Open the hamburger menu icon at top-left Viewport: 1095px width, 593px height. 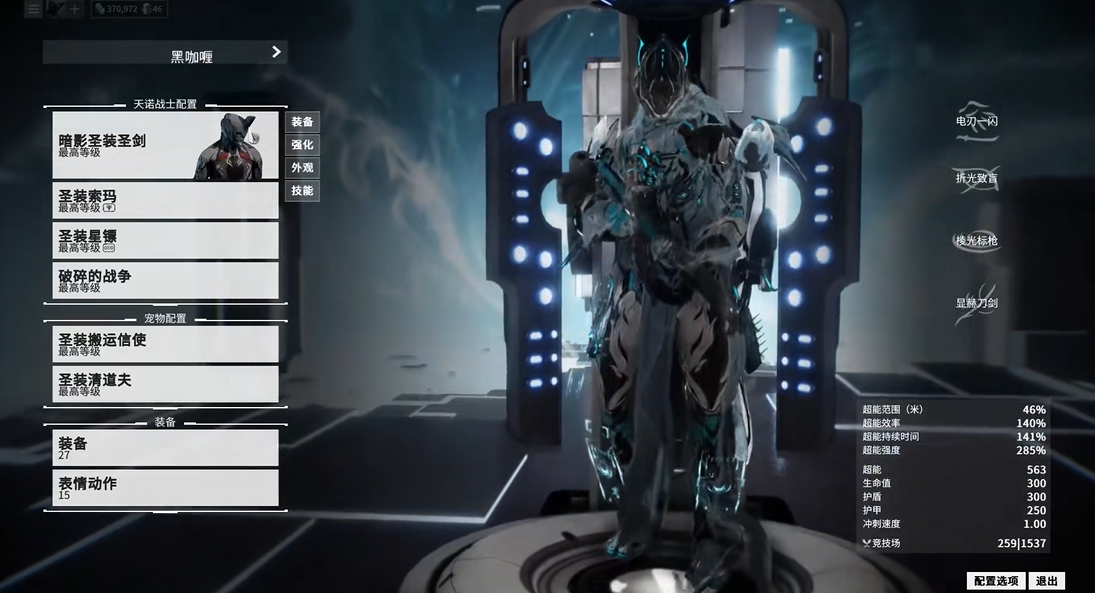point(33,9)
